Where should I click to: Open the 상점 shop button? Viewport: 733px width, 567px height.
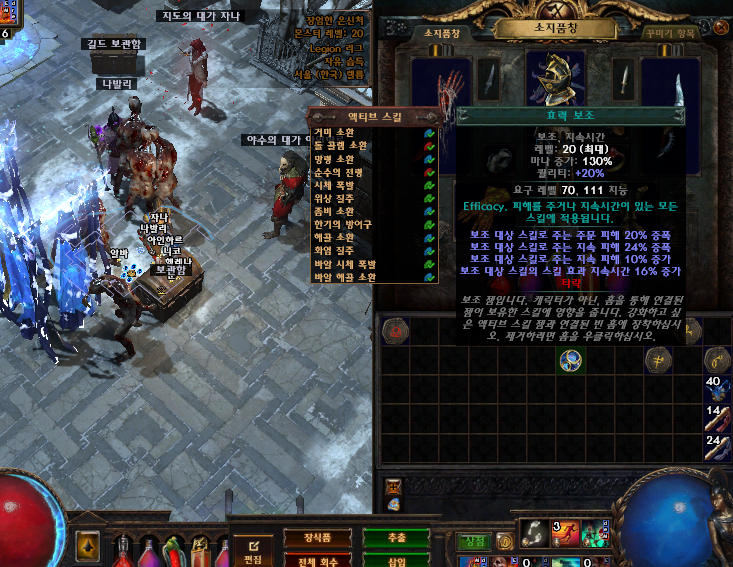[x=471, y=541]
